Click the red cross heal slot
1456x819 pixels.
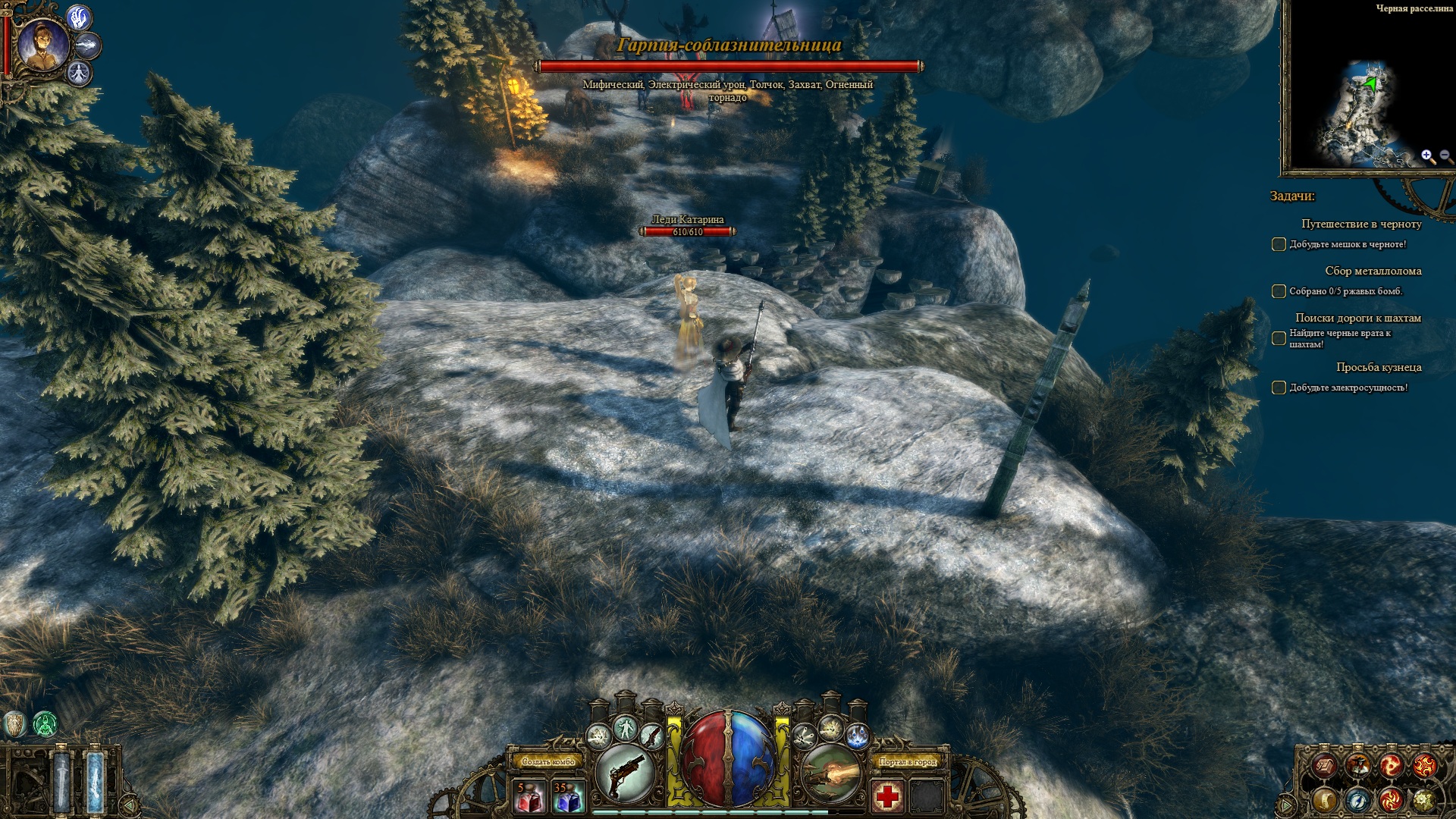pos(888,797)
